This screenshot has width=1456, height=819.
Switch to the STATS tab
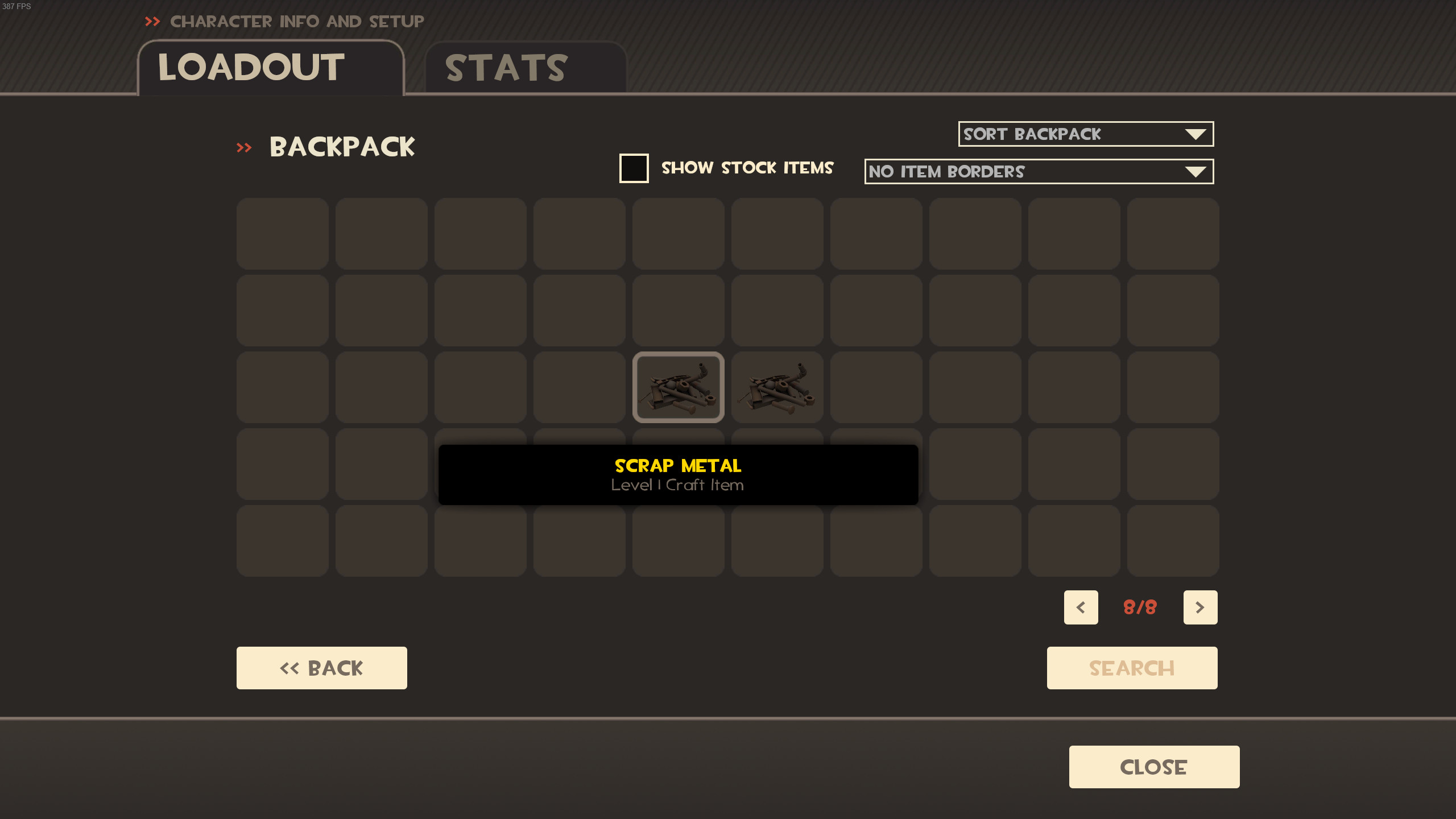click(x=507, y=67)
